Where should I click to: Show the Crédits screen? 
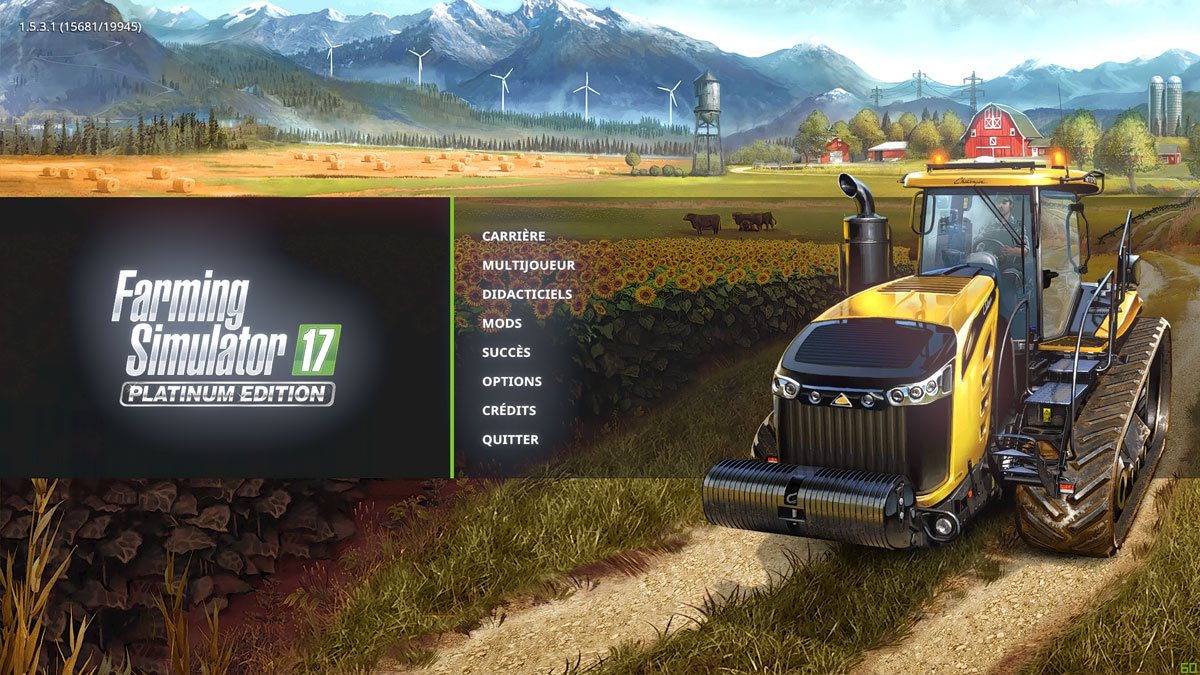509,410
